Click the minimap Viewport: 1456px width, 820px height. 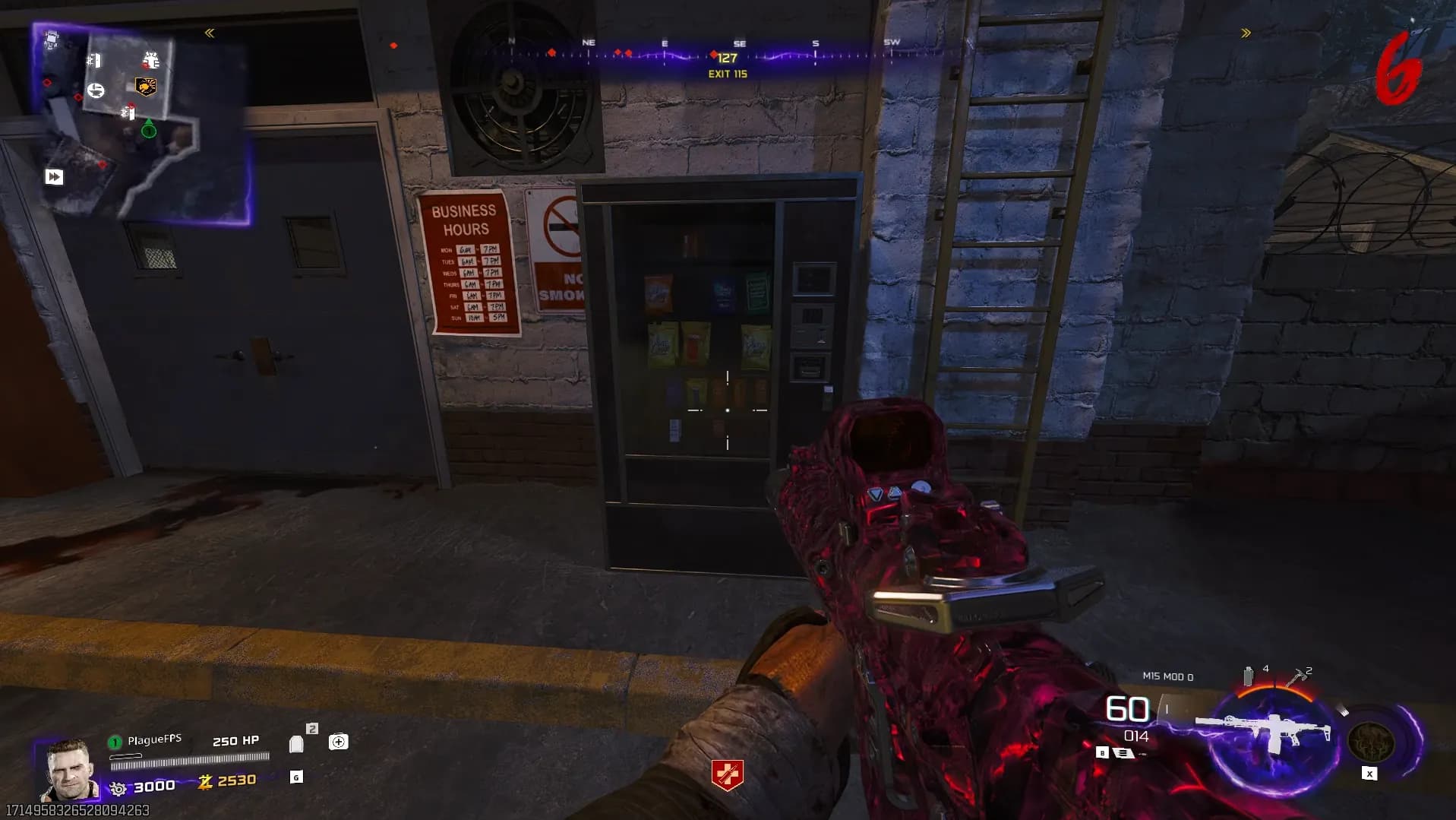click(x=141, y=125)
